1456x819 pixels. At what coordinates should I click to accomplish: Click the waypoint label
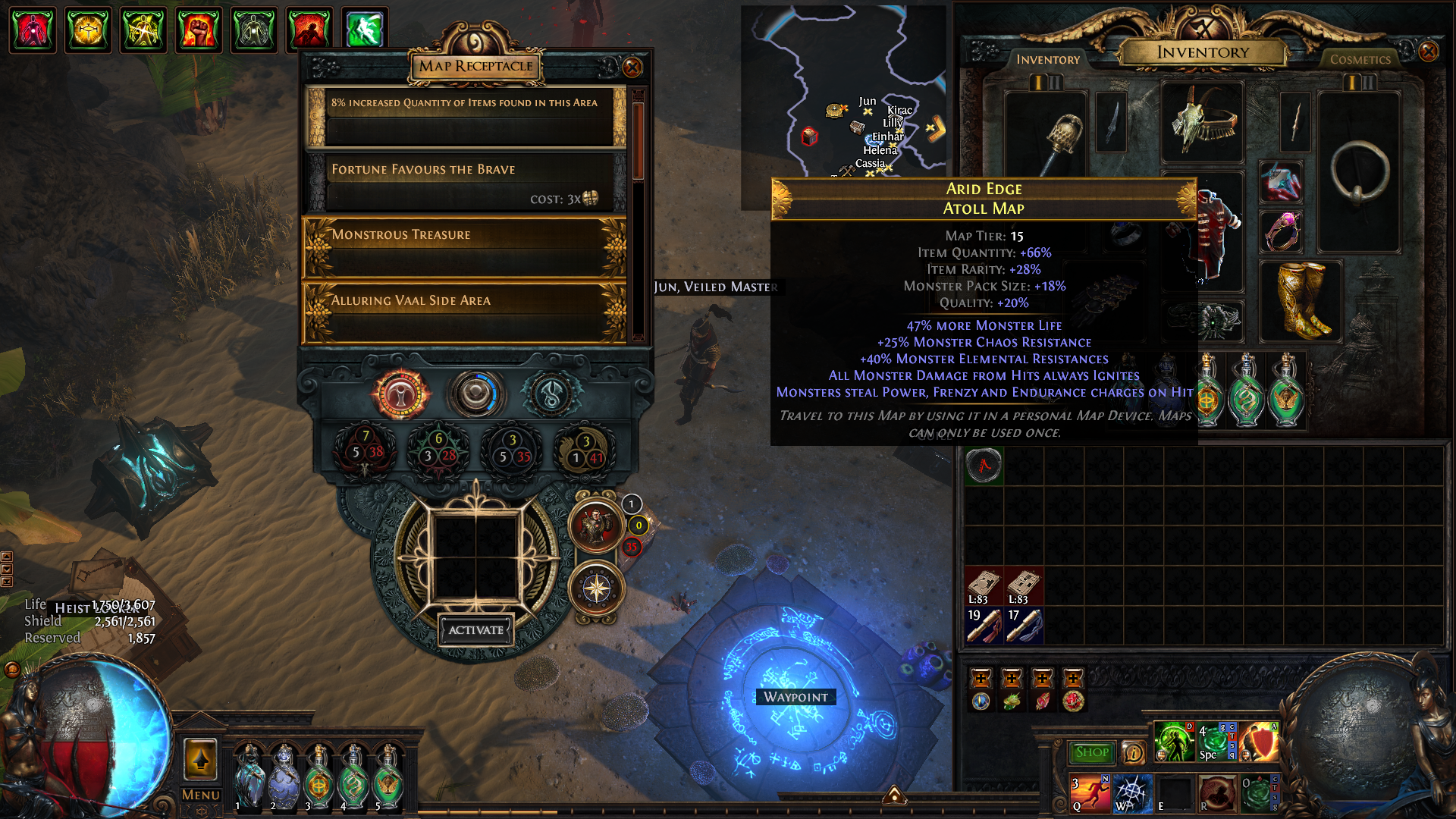tap(795, 697)
